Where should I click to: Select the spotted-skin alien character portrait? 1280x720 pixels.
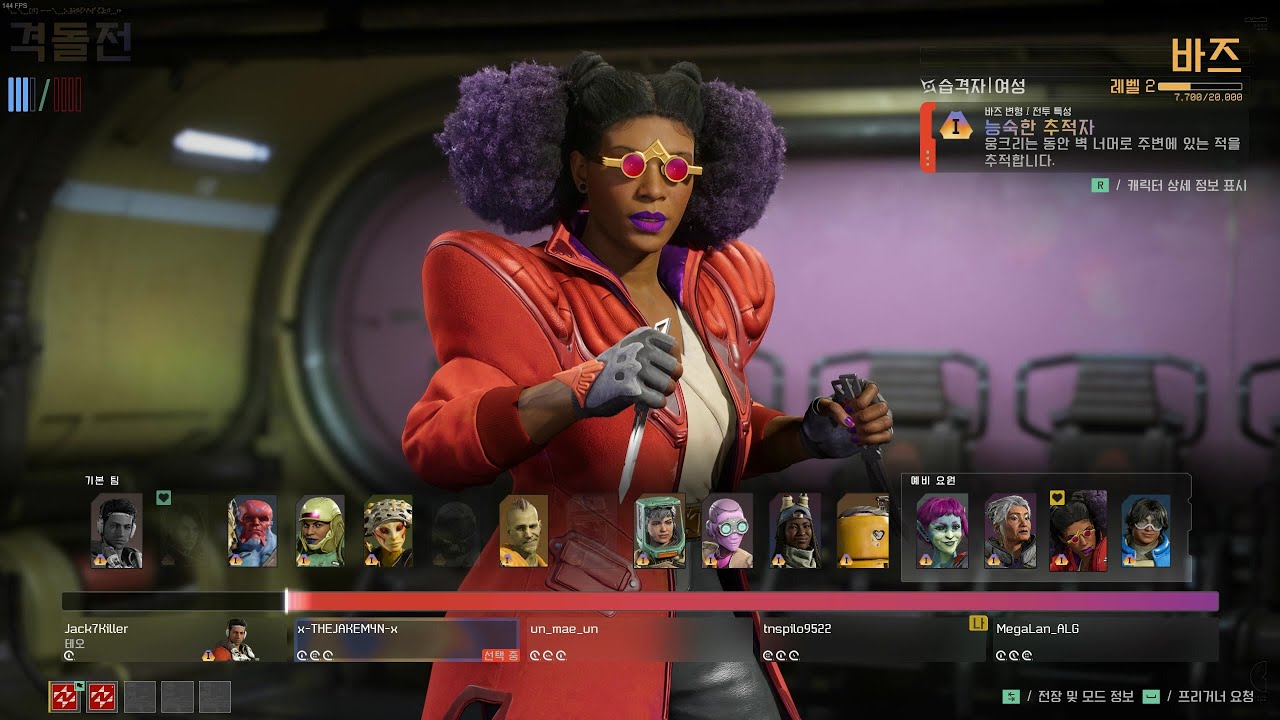point(388,531)
